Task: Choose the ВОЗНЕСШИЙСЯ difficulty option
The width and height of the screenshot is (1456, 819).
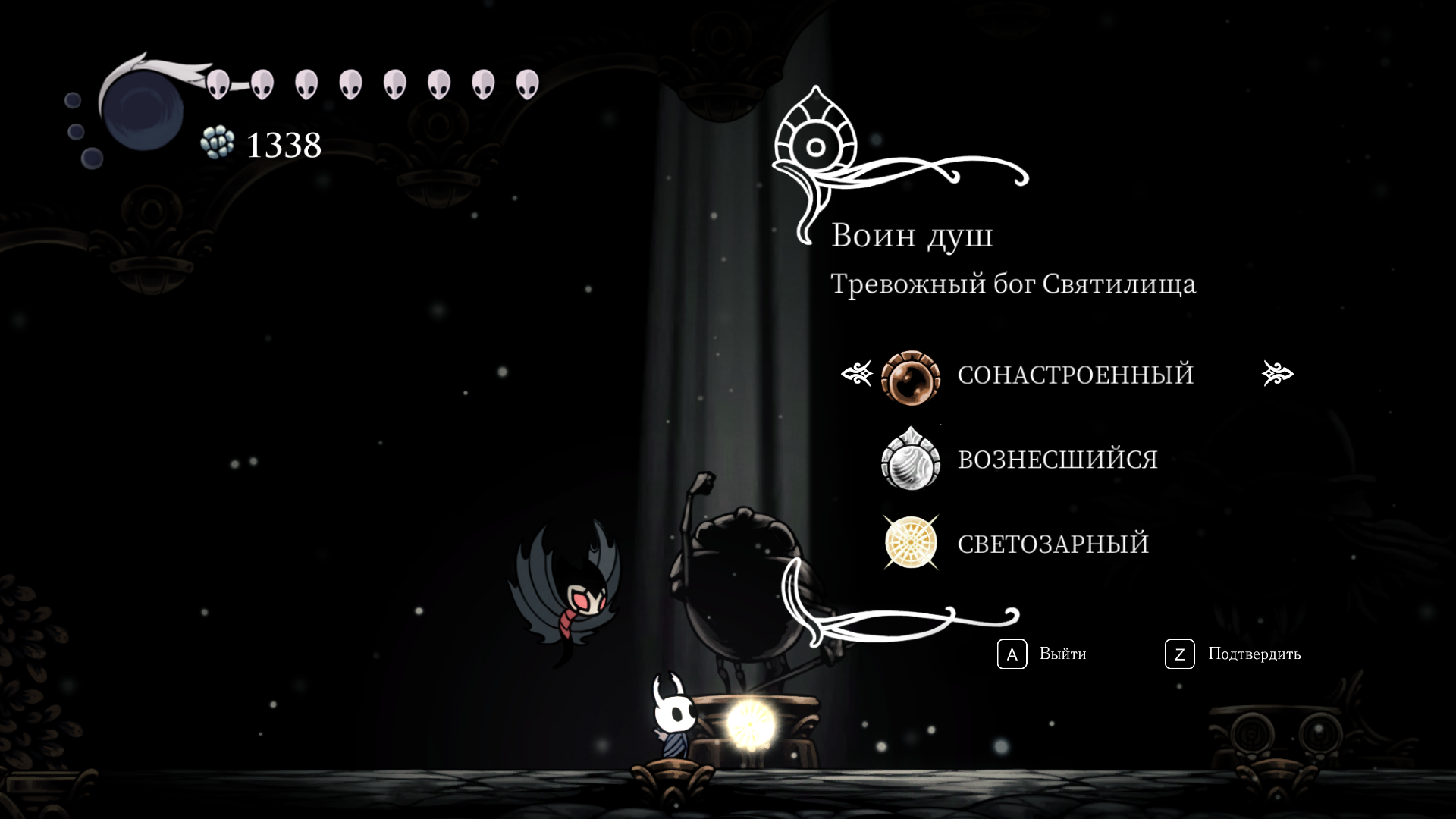Action: point(1057,460)
